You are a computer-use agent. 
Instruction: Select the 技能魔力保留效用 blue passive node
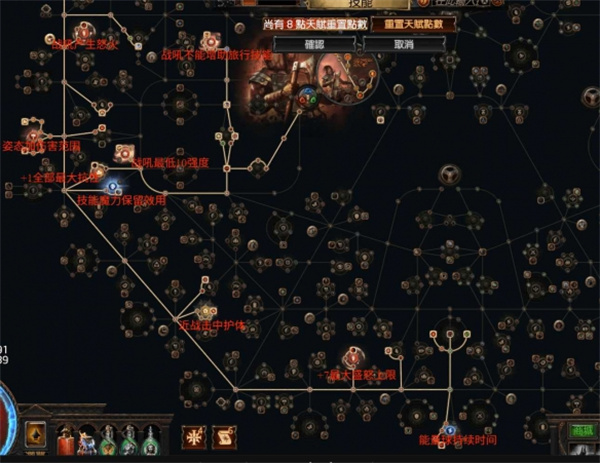[113, 185]
